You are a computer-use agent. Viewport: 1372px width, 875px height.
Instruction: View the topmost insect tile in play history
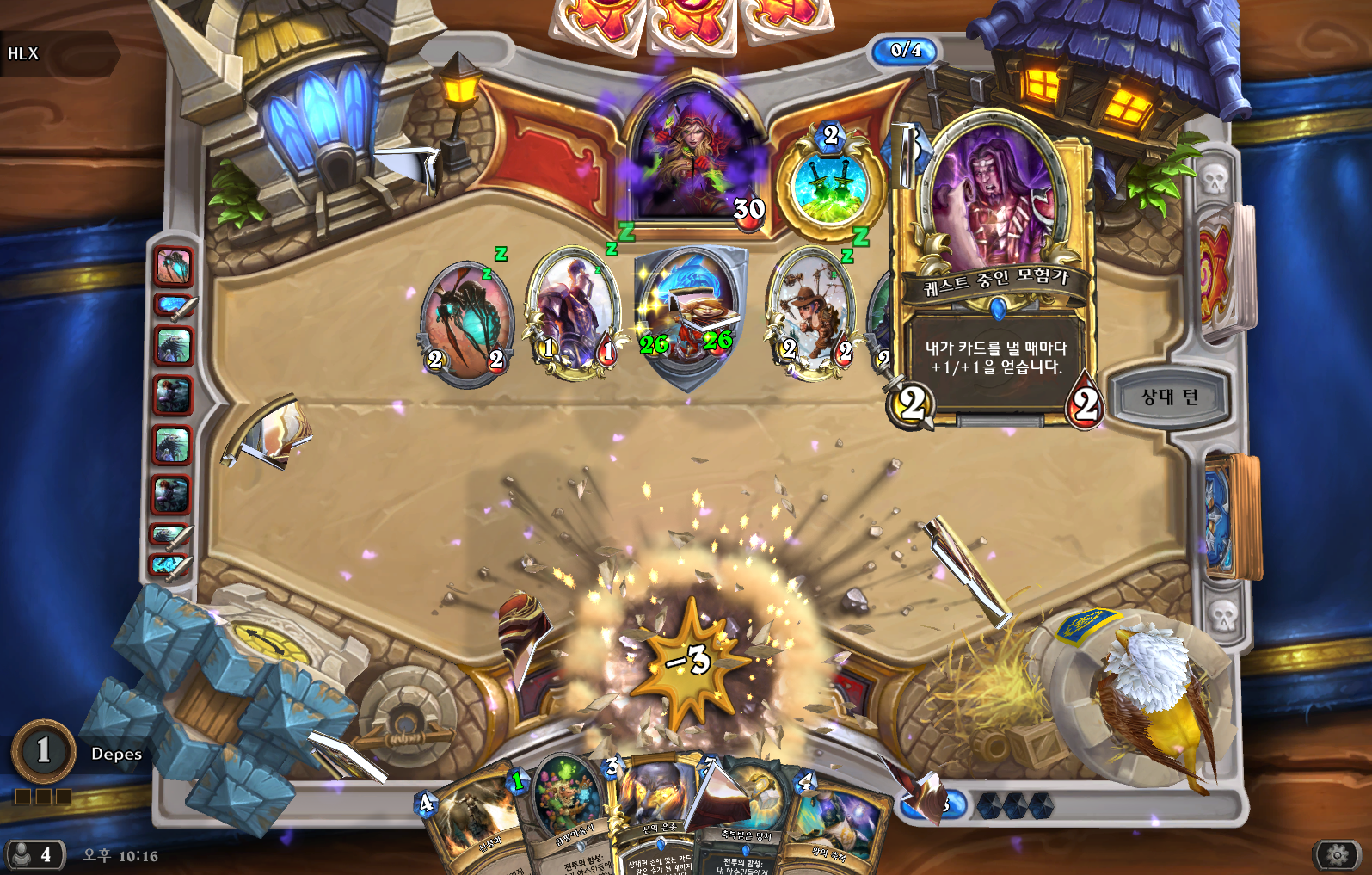(173, 266)
